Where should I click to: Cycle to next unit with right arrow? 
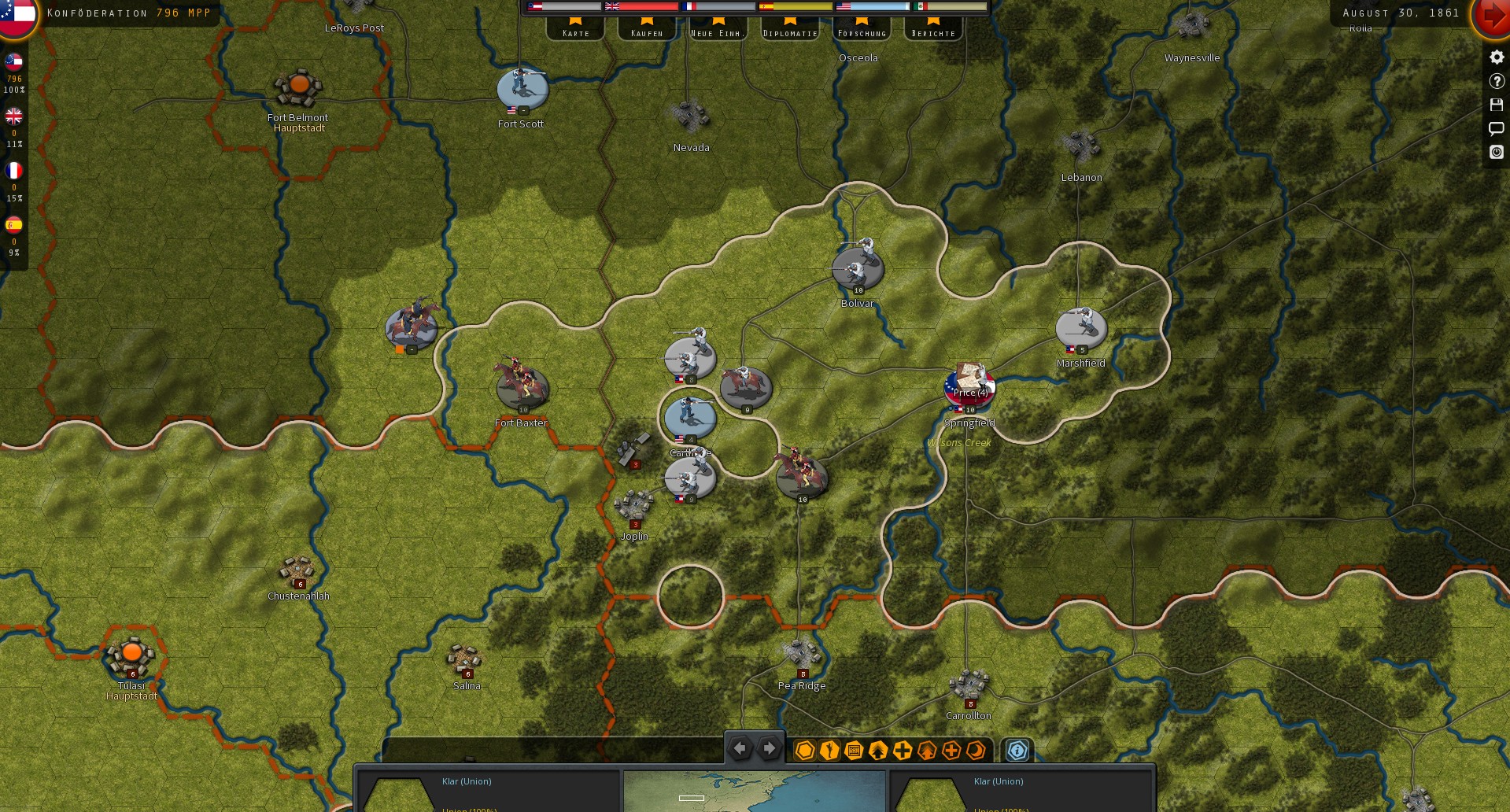pyautogui.click(x=769, y=748)
